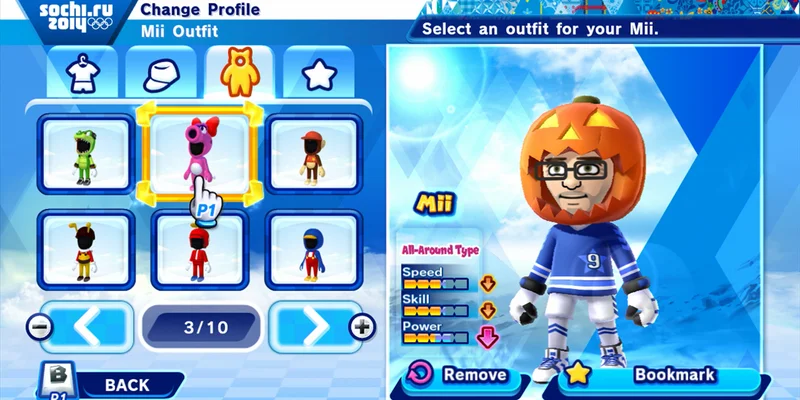Select the bear costume tab

[240, 70]
